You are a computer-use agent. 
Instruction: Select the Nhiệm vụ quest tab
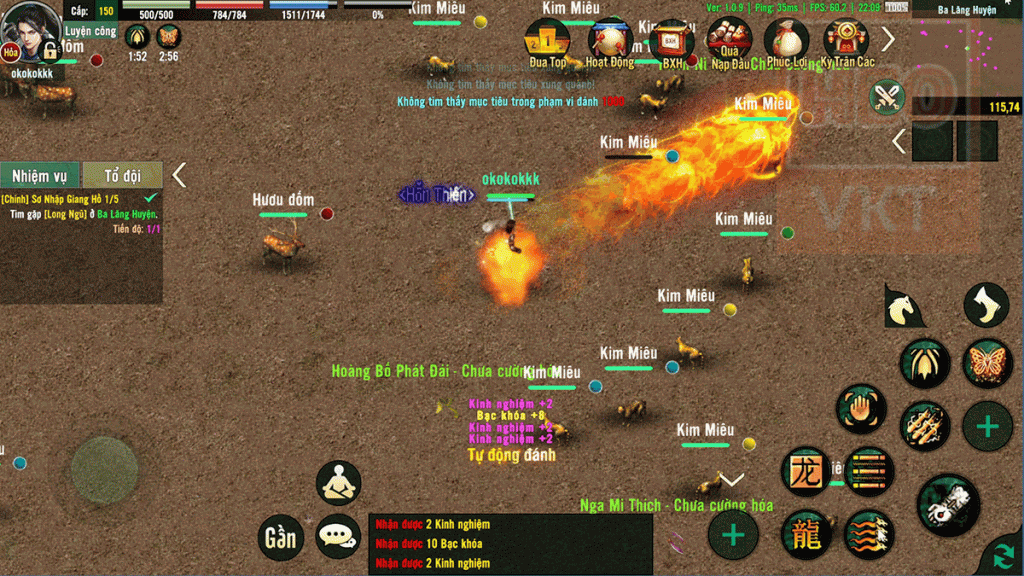(x=40, y=177)
